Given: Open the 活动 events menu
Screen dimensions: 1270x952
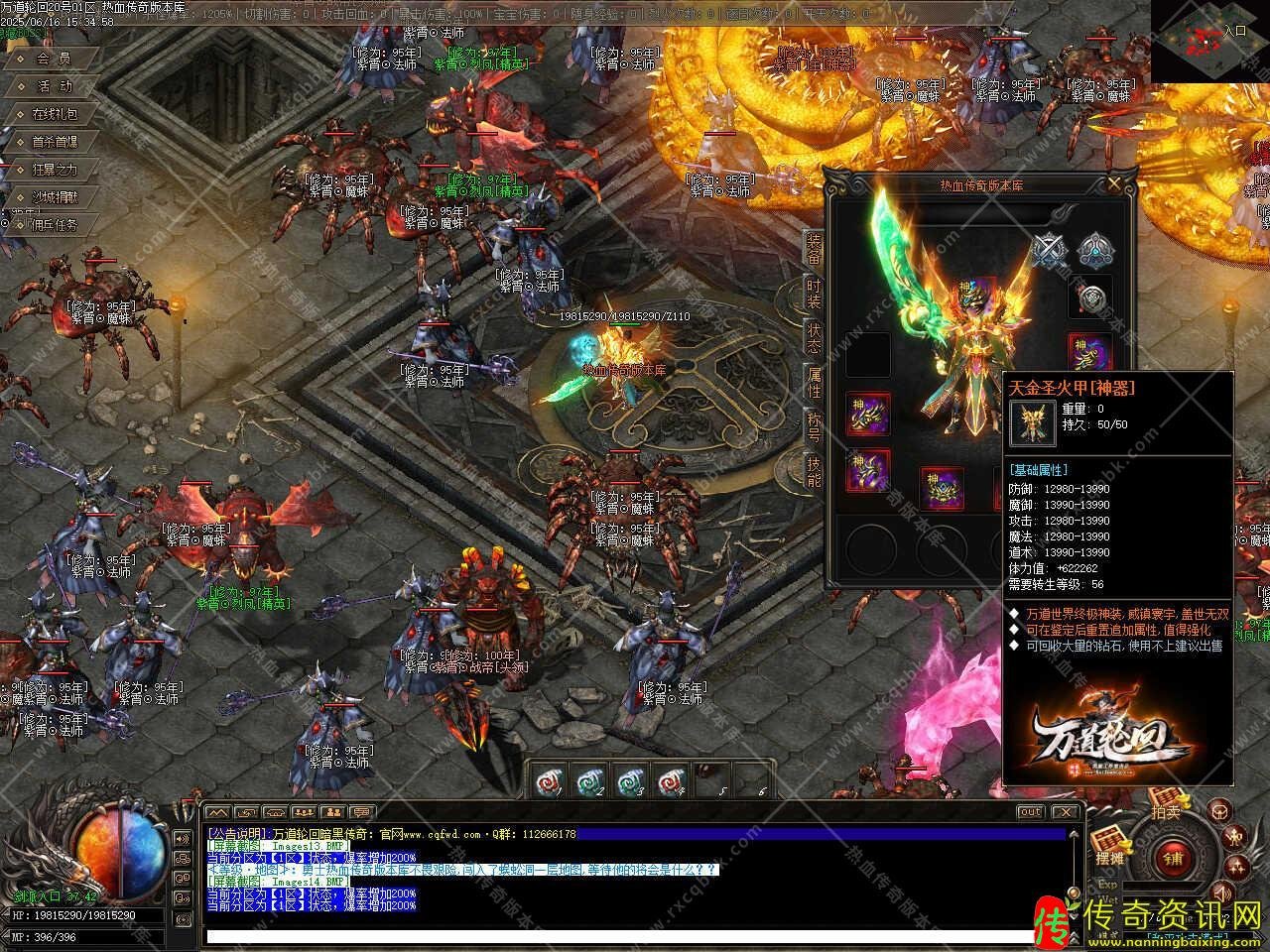Looking at the screenshot, I should (54, 86).
